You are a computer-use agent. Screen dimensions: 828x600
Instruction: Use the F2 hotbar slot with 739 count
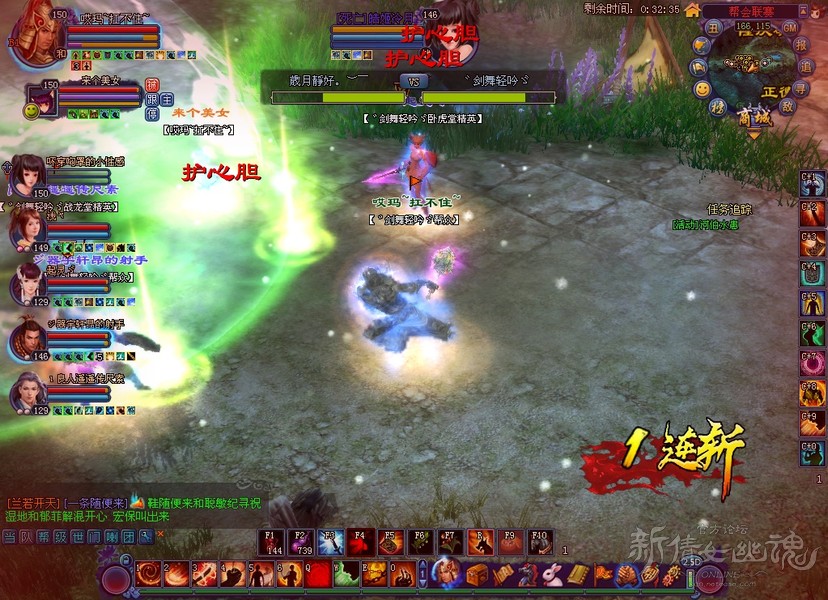(x=301, y=541)
